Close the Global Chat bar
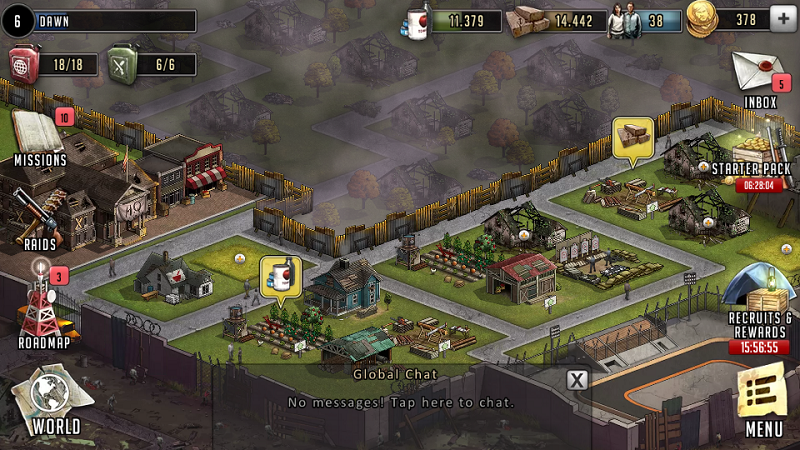The height and width of the screenshot is (450, 800). (x=577, y=380)
